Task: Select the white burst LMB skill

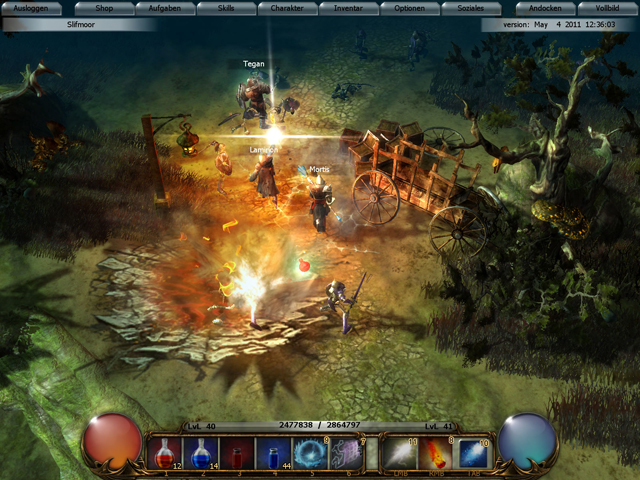Action: tap(401, 453)
